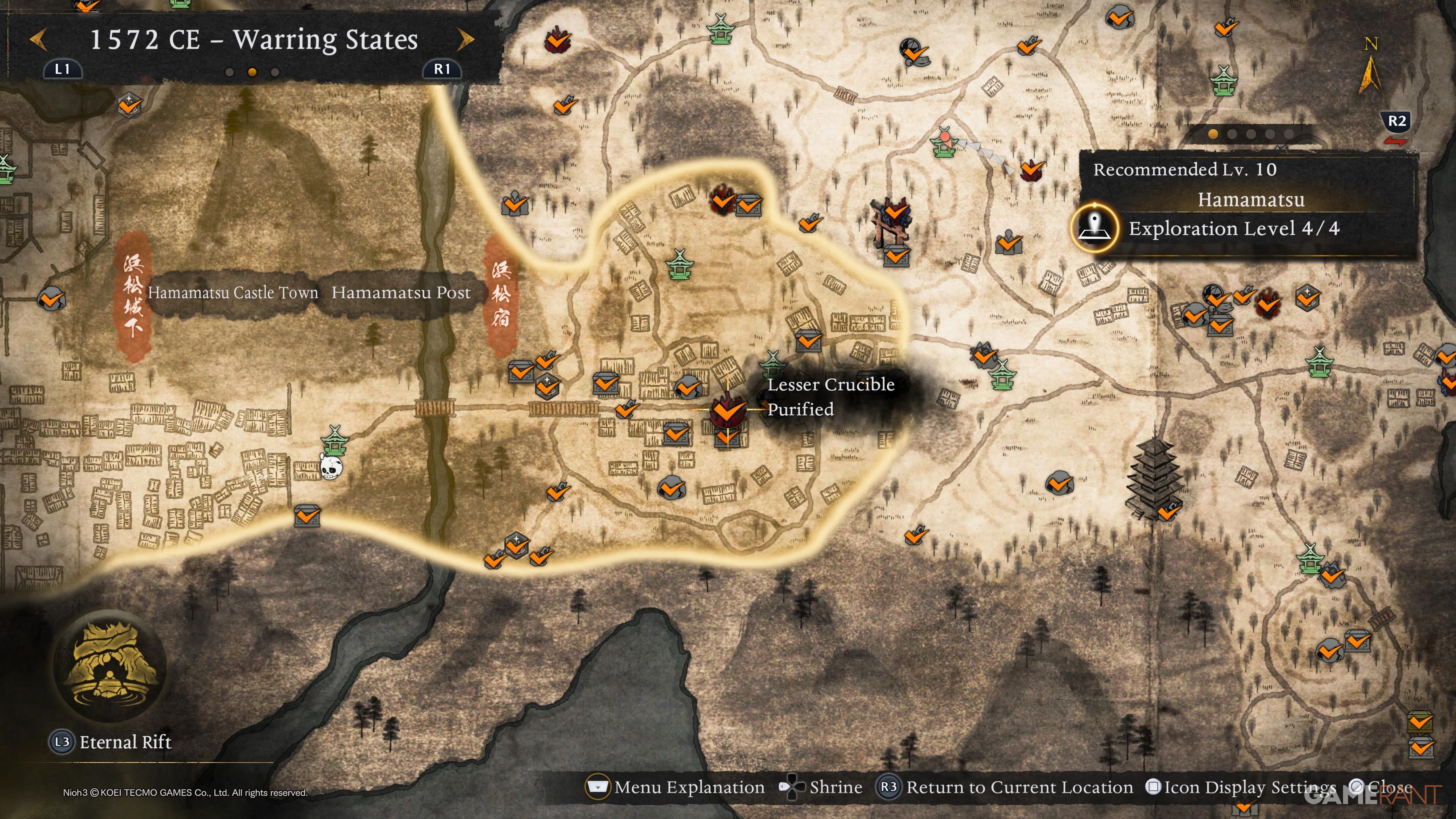
Task: Select the green shrine beside the skull
Action: [335, 440]
